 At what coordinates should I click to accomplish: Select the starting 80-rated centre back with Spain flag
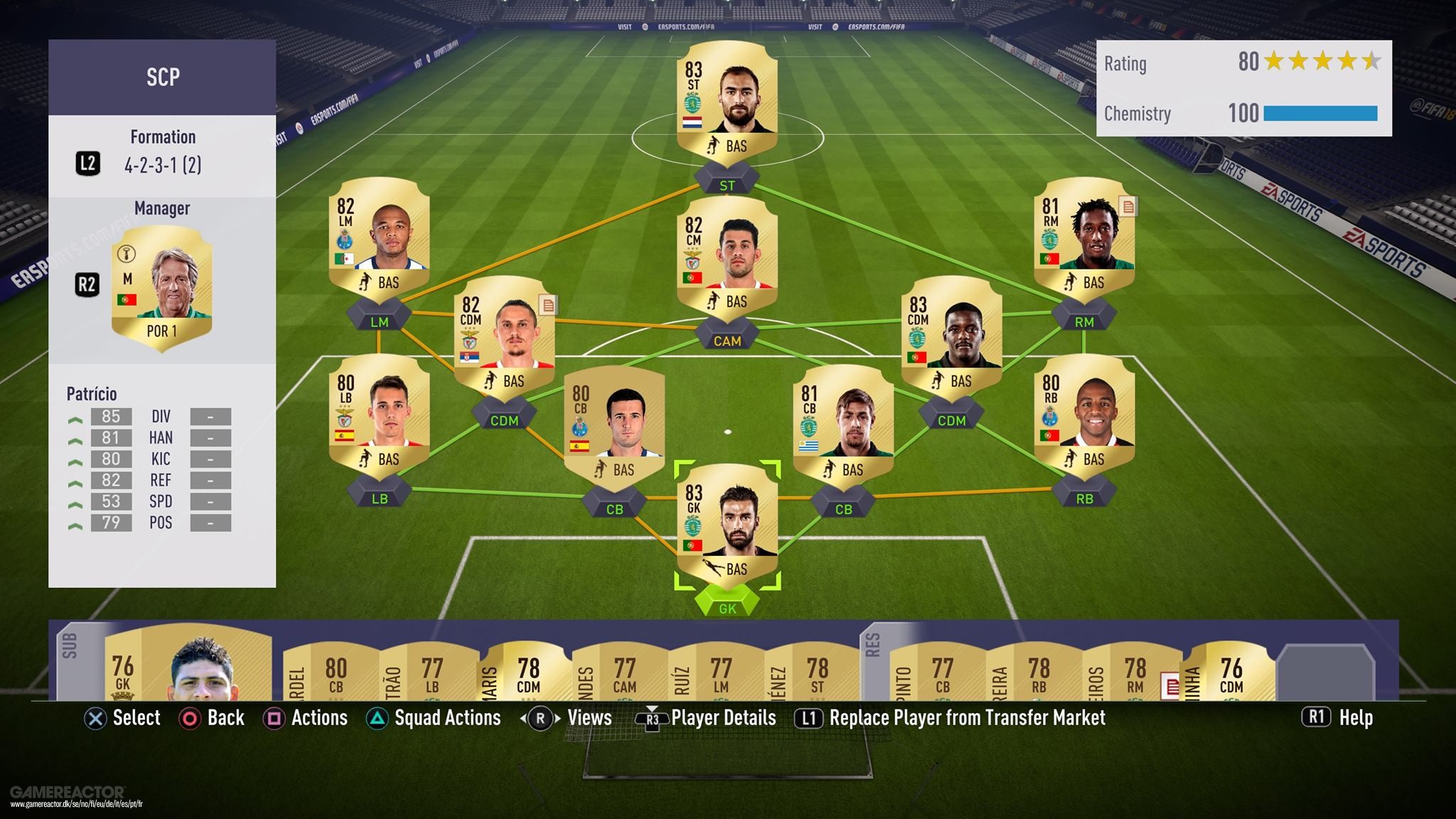[x=614, y=424]
